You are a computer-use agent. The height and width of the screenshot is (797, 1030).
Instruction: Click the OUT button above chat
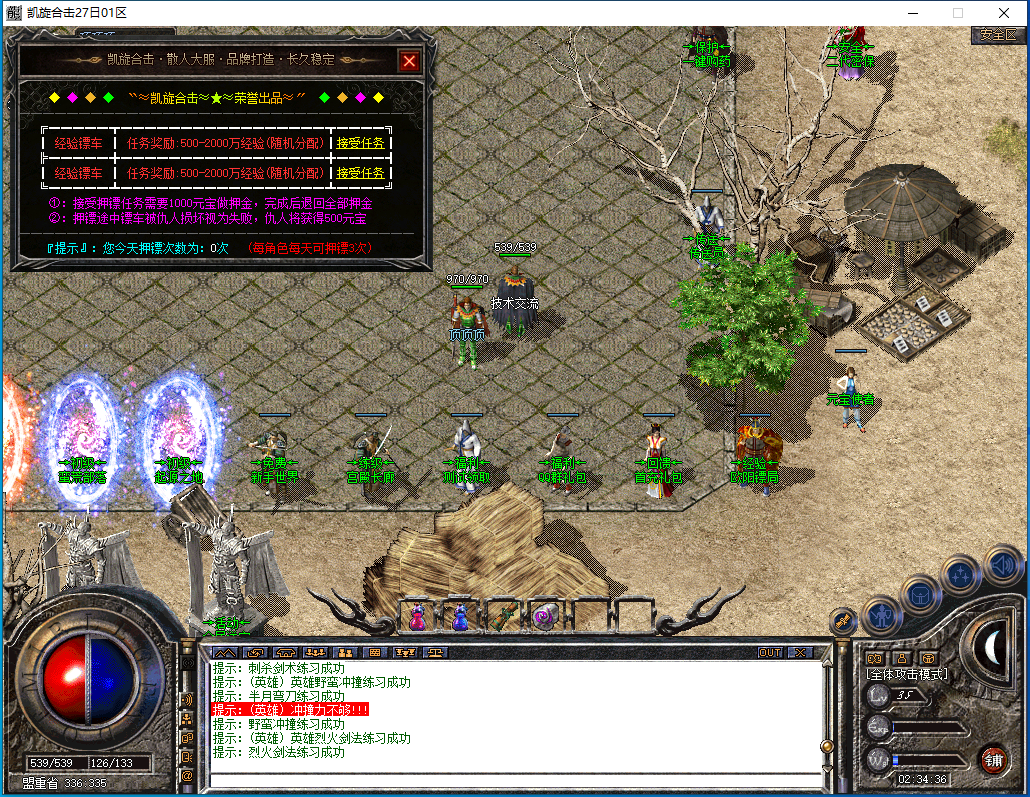(x=769, y=652)
